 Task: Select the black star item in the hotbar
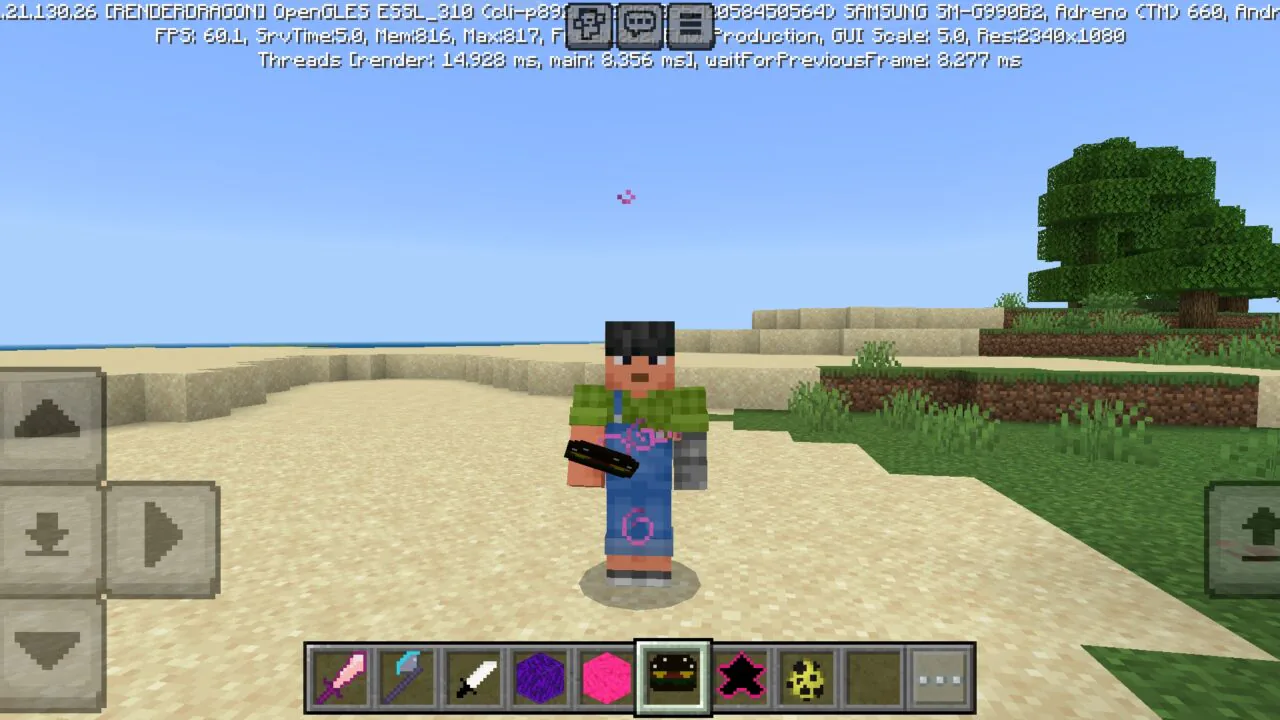[740, 678]
